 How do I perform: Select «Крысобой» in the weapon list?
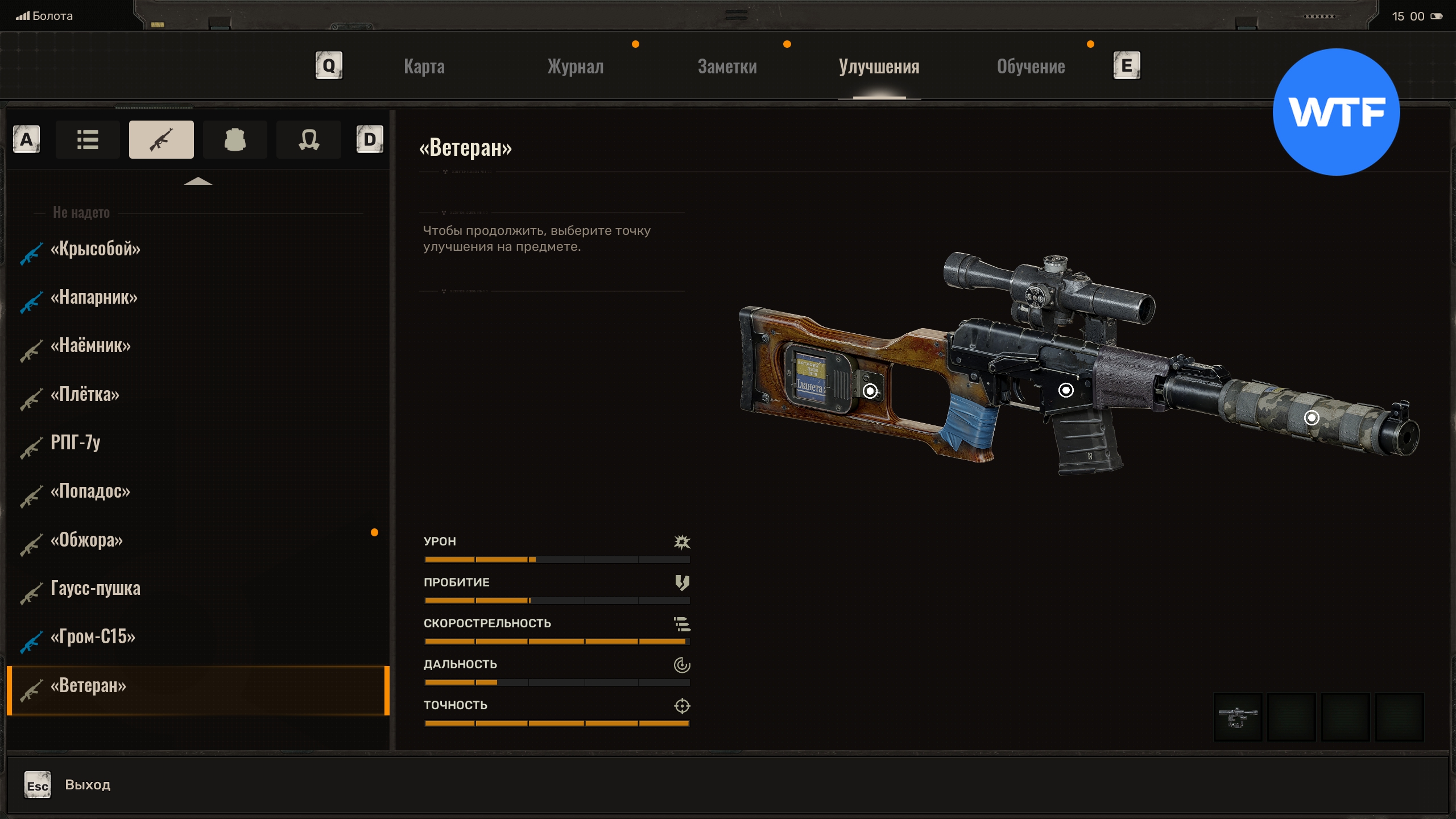tap(95, 249)
